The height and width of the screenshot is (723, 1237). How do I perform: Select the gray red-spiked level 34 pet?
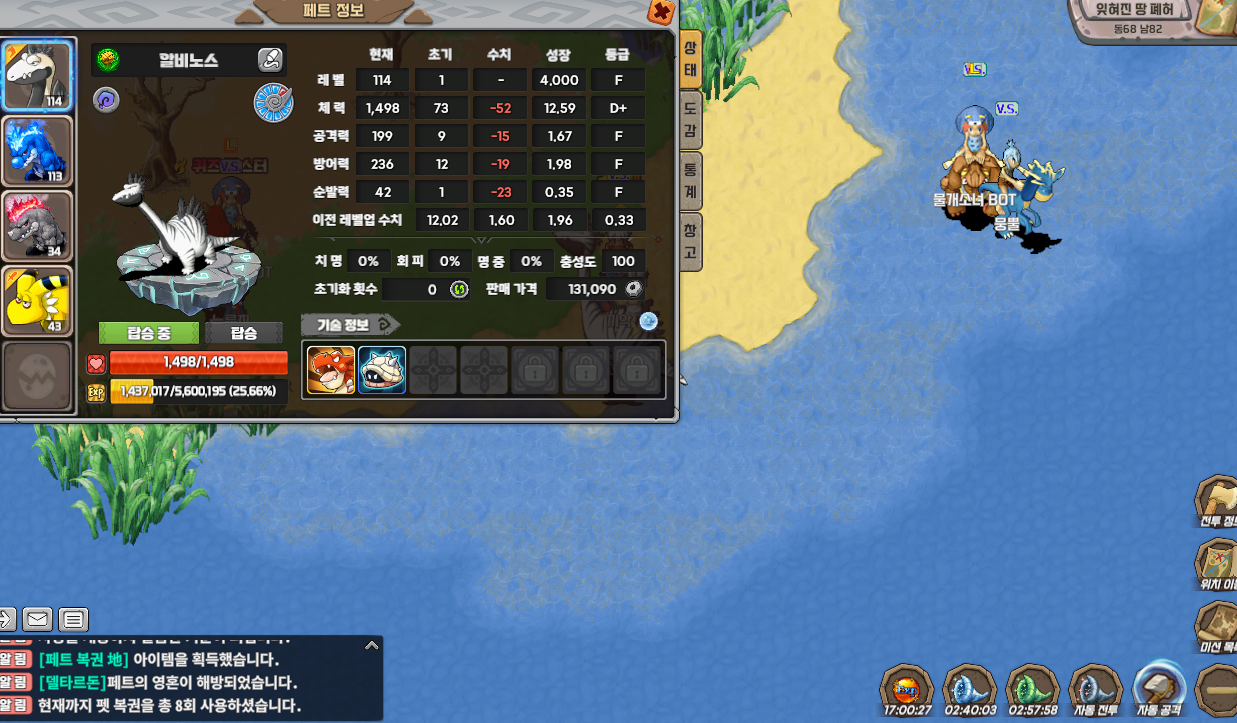coord(37,226)
